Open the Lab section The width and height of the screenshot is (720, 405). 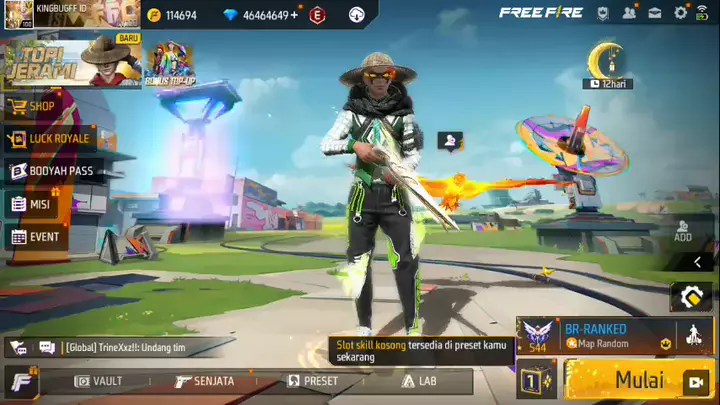tap(419, 381)
